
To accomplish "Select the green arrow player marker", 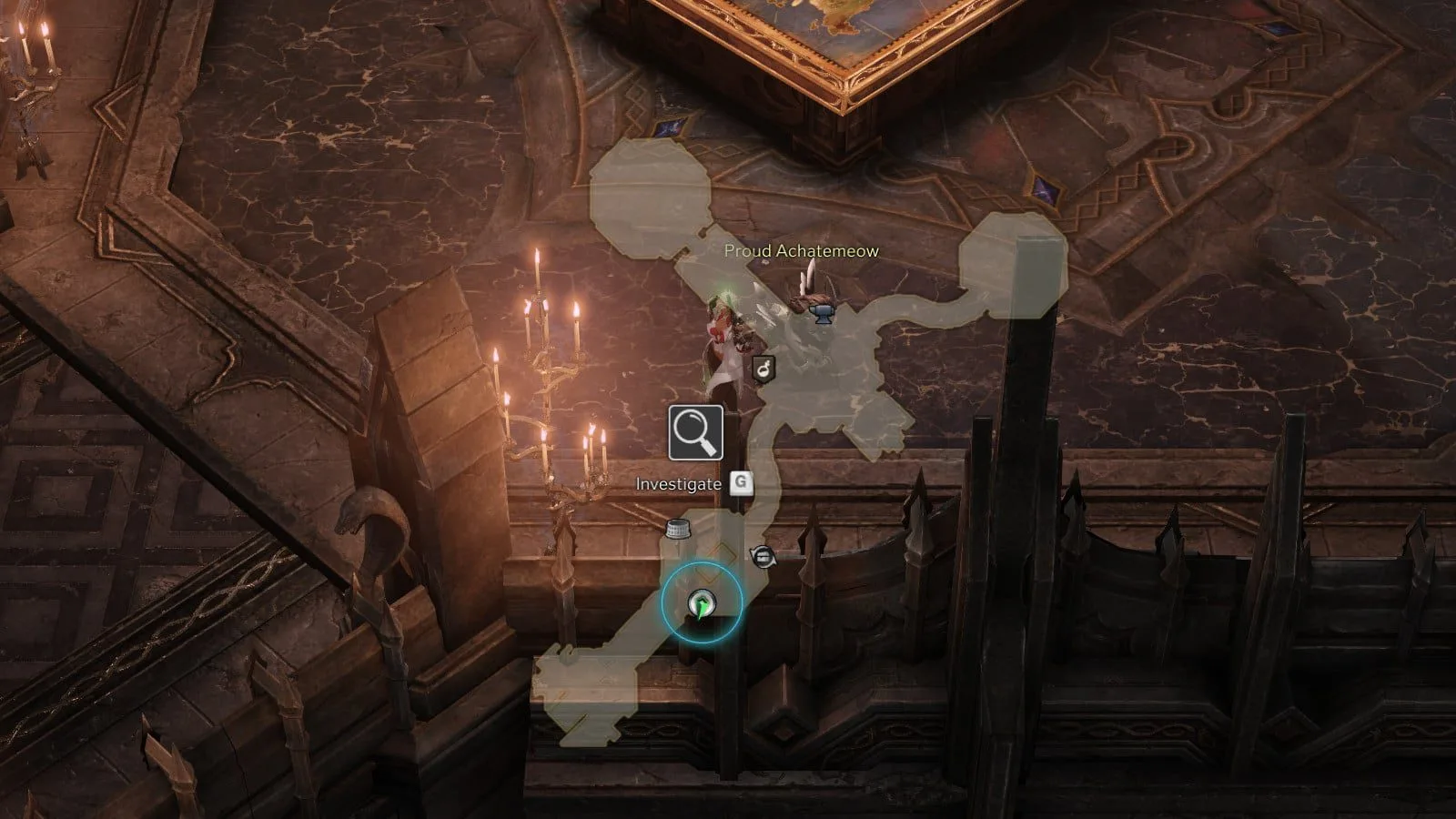I will pos(701,602).
